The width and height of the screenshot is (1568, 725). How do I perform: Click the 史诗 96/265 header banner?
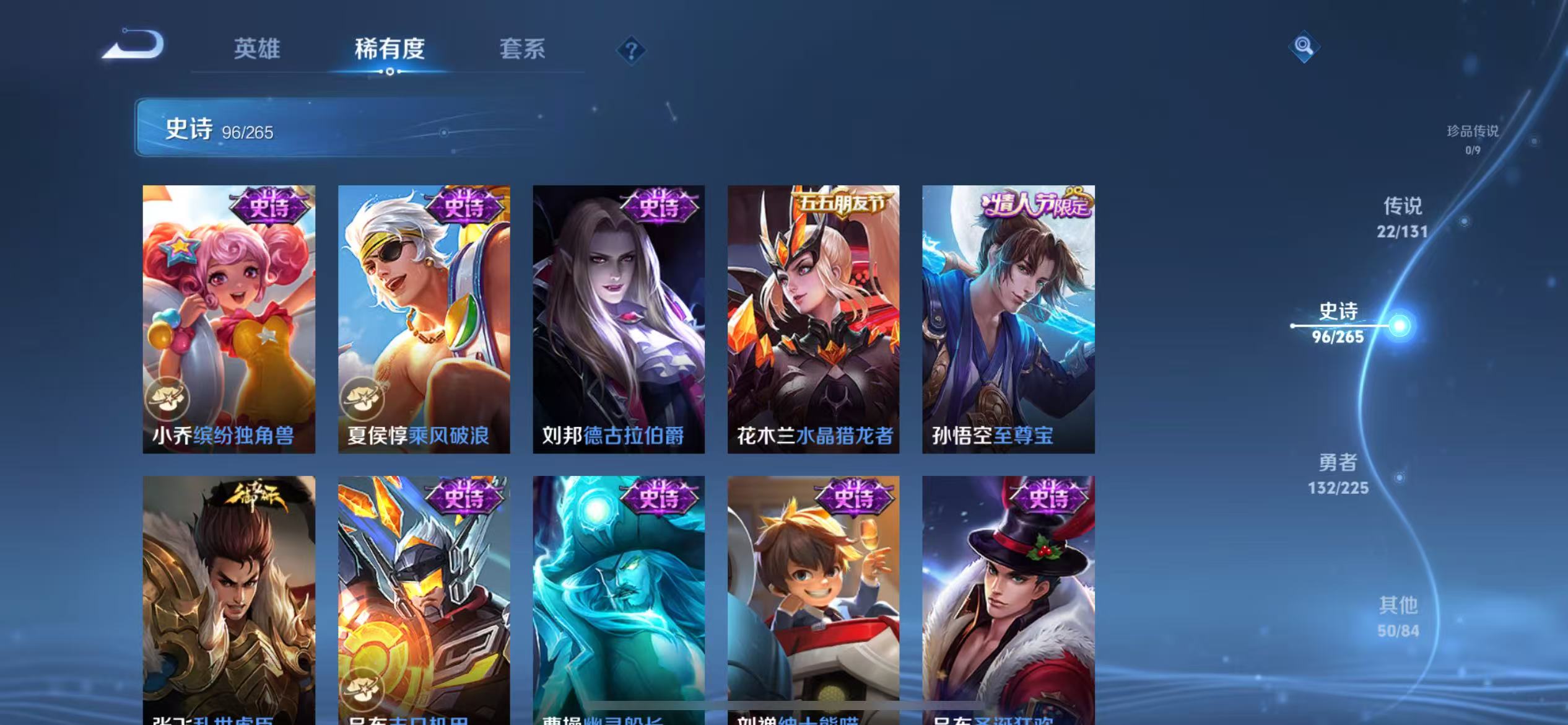point(297,130)
